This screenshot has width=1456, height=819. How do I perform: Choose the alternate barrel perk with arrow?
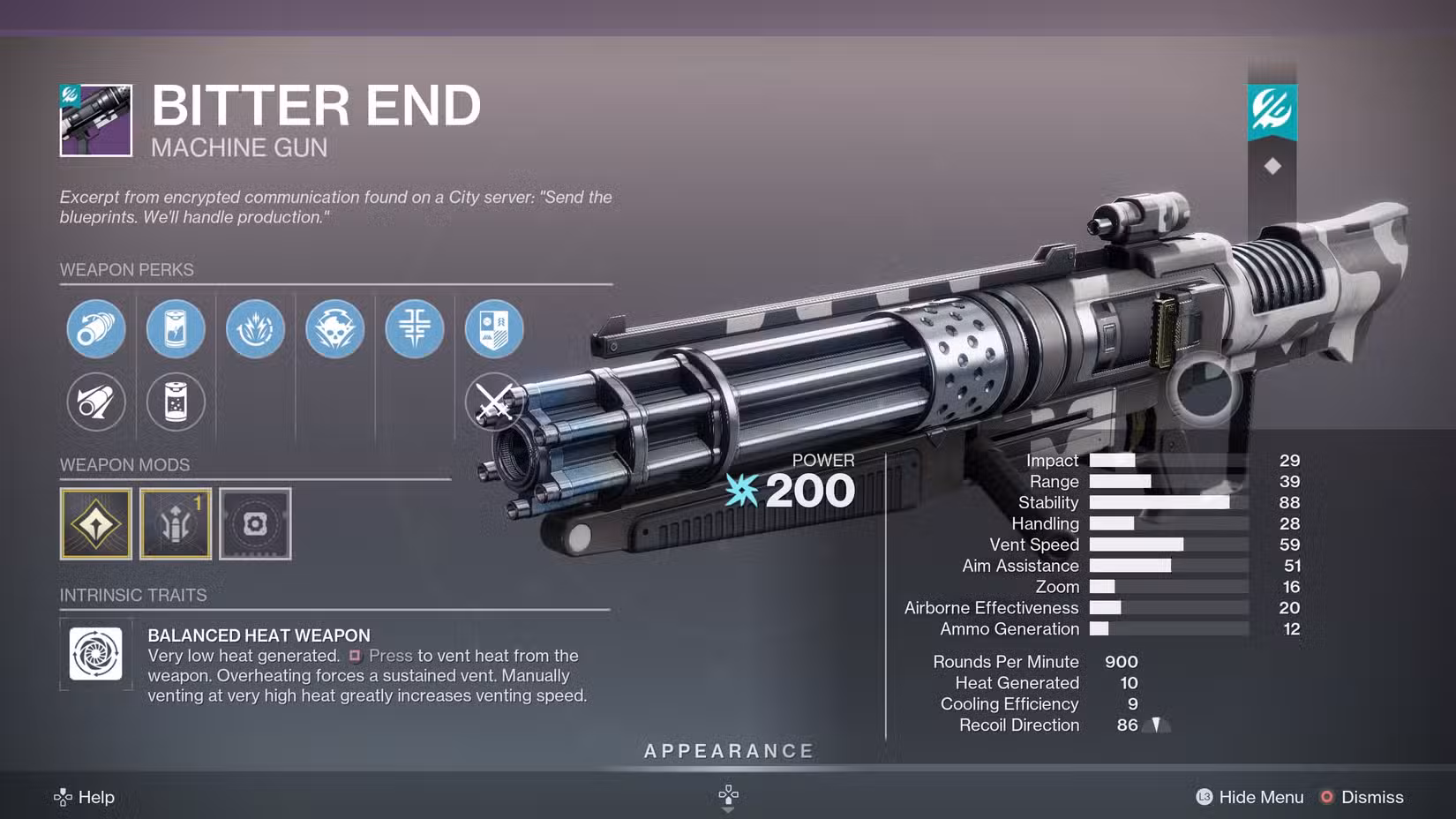96,402
